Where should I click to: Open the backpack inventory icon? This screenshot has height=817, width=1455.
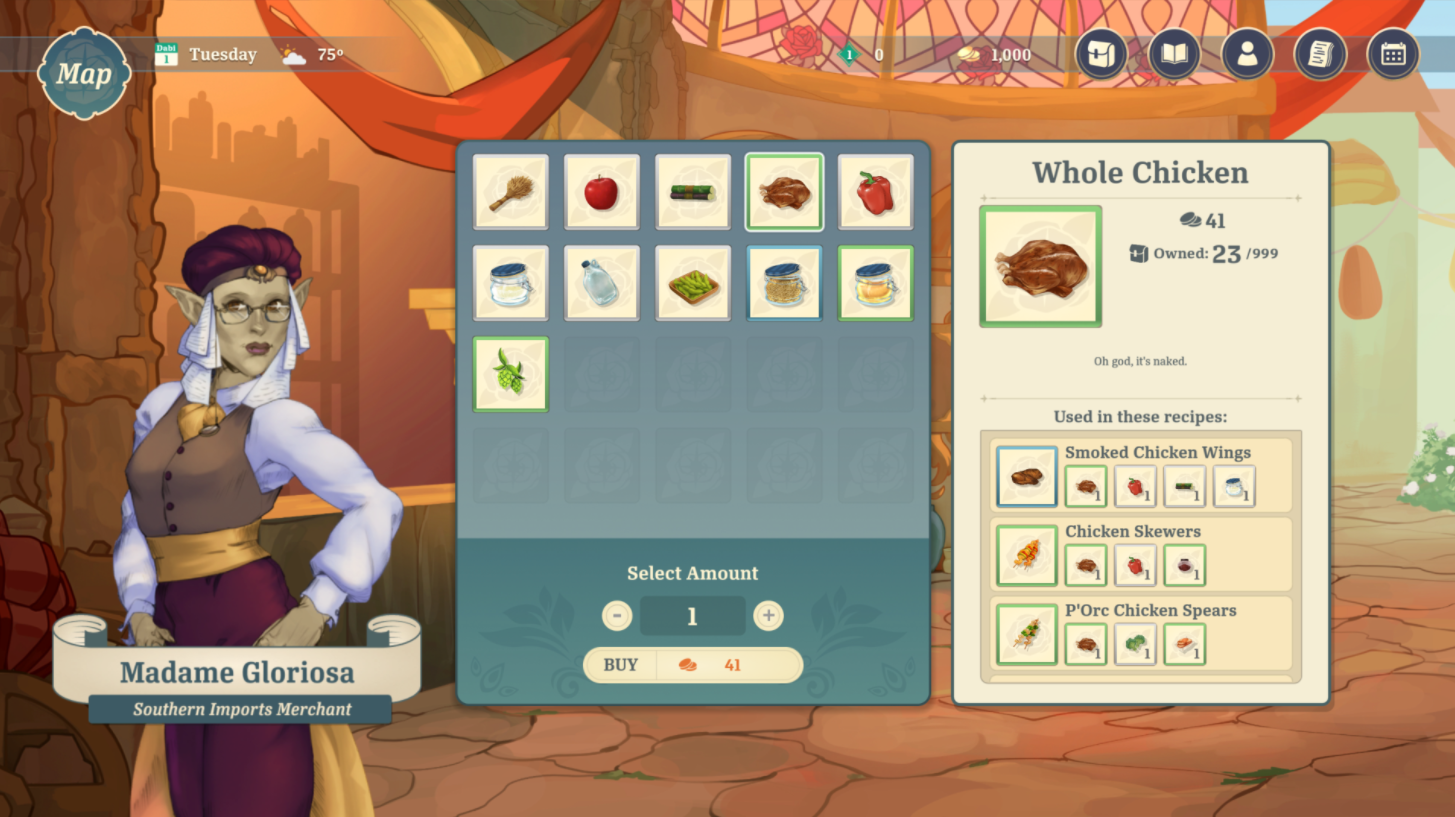tap(1102, 54)
